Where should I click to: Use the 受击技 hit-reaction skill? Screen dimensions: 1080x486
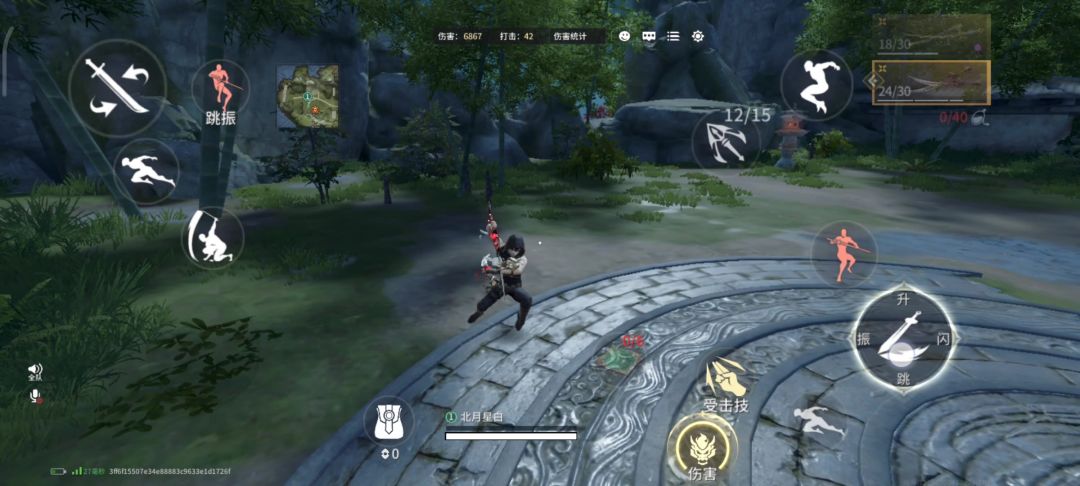(726, 381)
